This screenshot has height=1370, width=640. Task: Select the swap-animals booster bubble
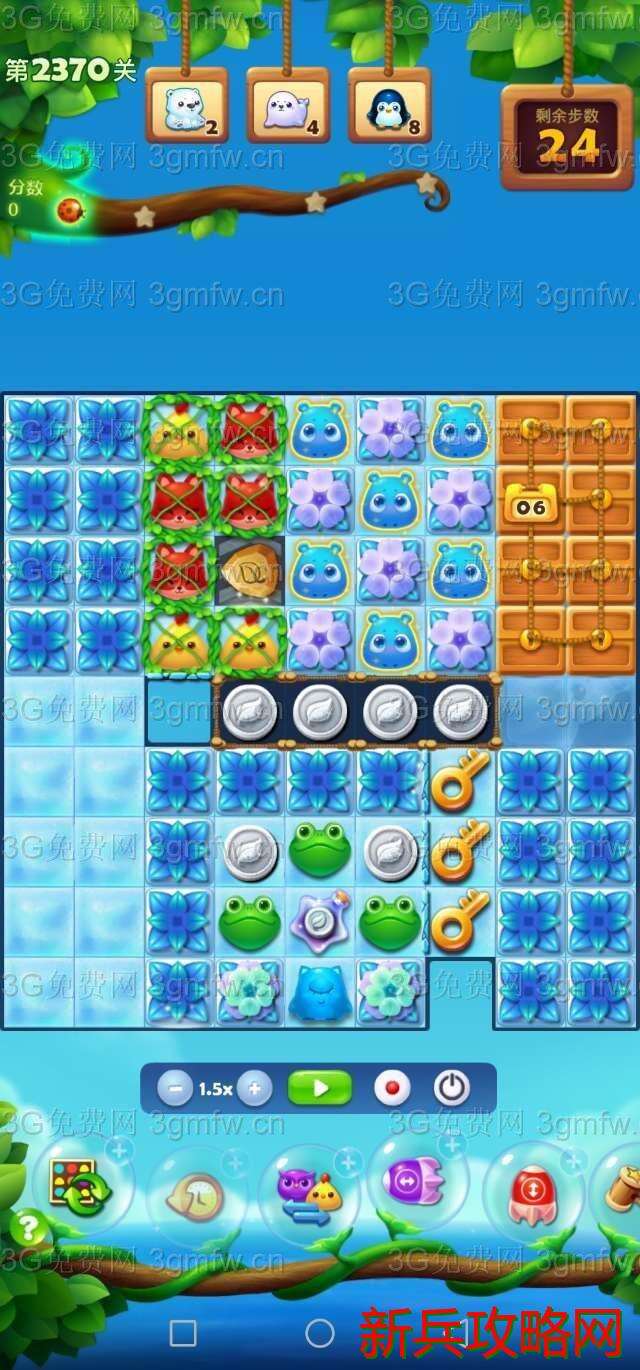tap(307, 1192)
